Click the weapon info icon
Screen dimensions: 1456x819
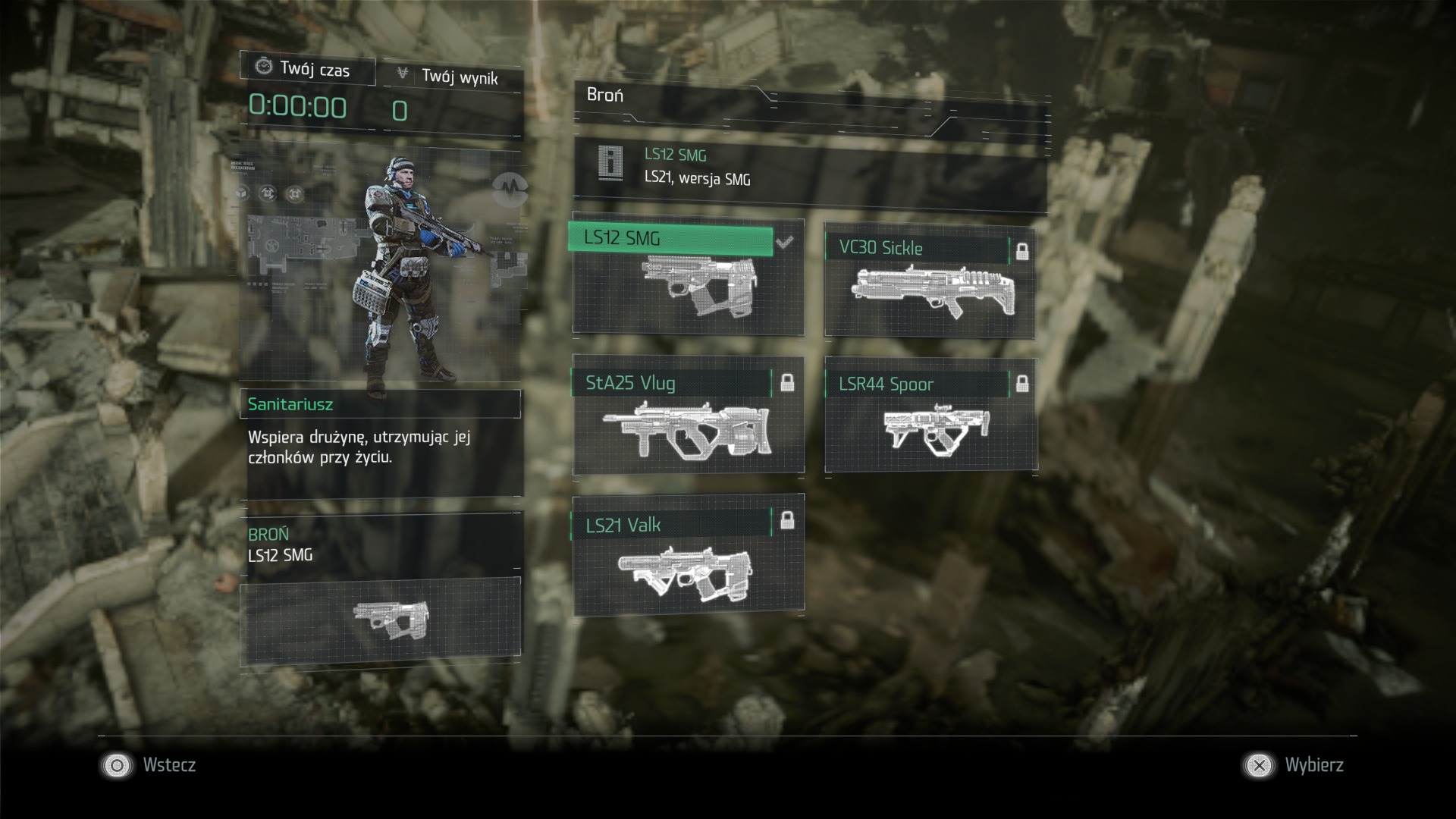(610, 164)
